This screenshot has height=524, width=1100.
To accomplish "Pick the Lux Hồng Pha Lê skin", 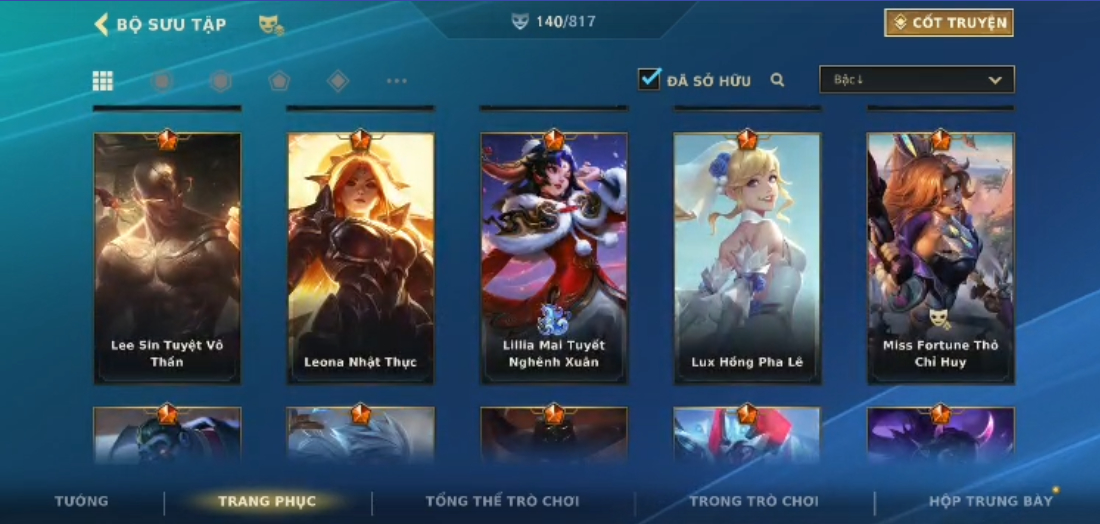I will click(x=747, y=258).
